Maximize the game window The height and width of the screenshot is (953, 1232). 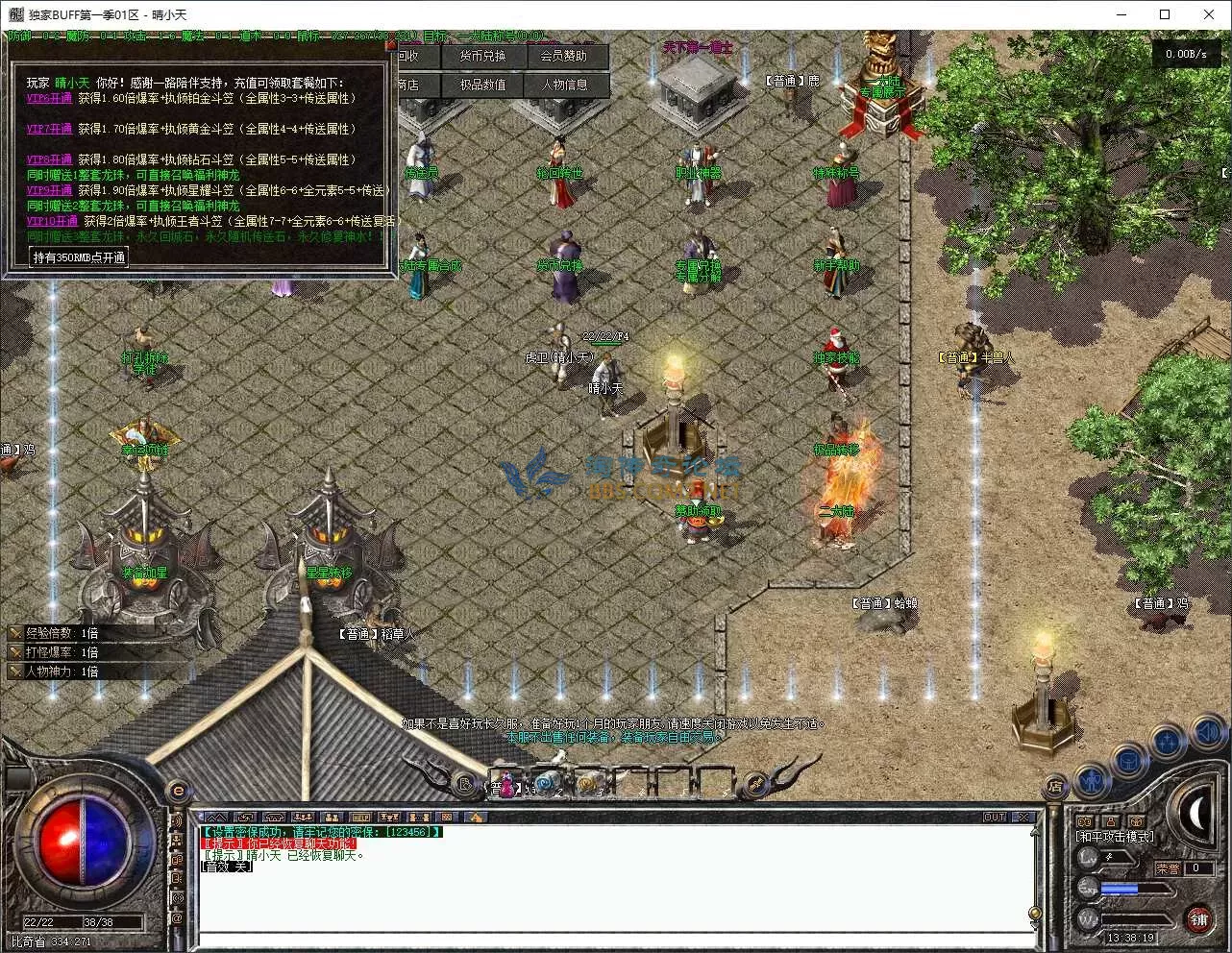pyautogui.click(x=1165, y=14)
